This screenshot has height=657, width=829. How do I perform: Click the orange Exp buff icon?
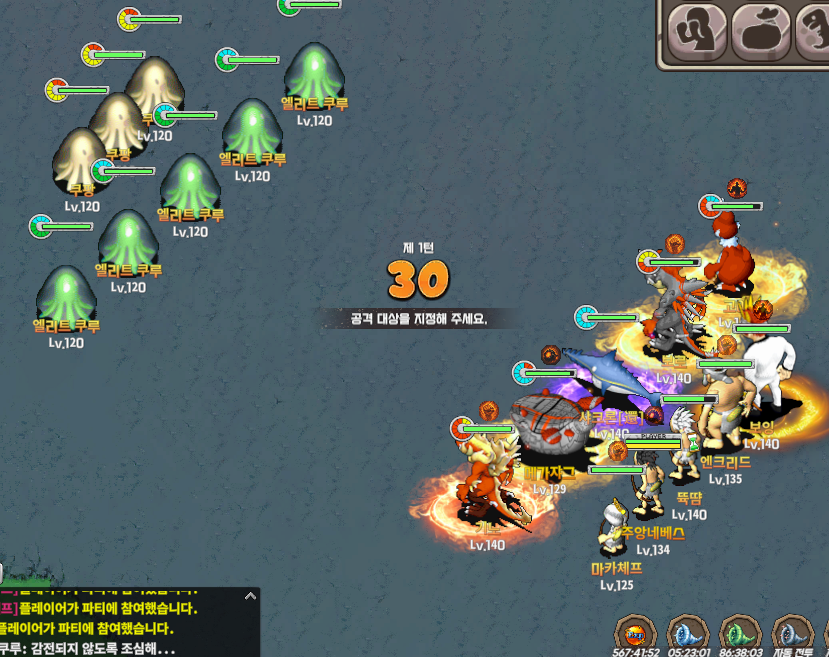click(x=636, y=633)
